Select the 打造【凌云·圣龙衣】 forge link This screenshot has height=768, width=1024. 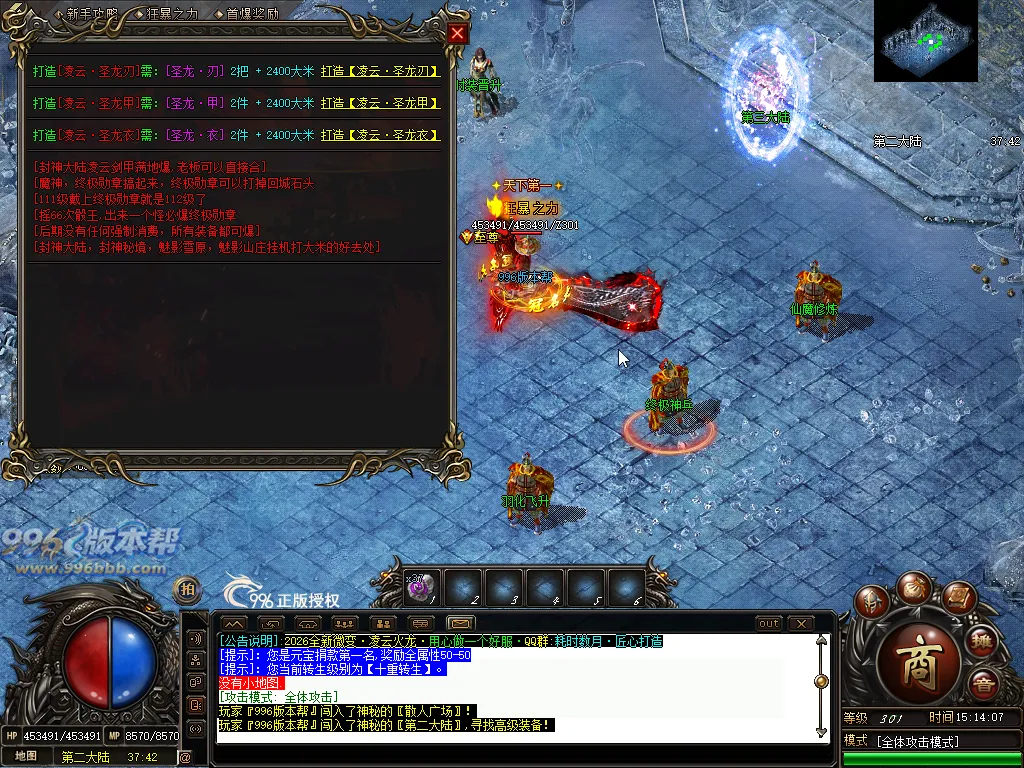coord(380,135)
